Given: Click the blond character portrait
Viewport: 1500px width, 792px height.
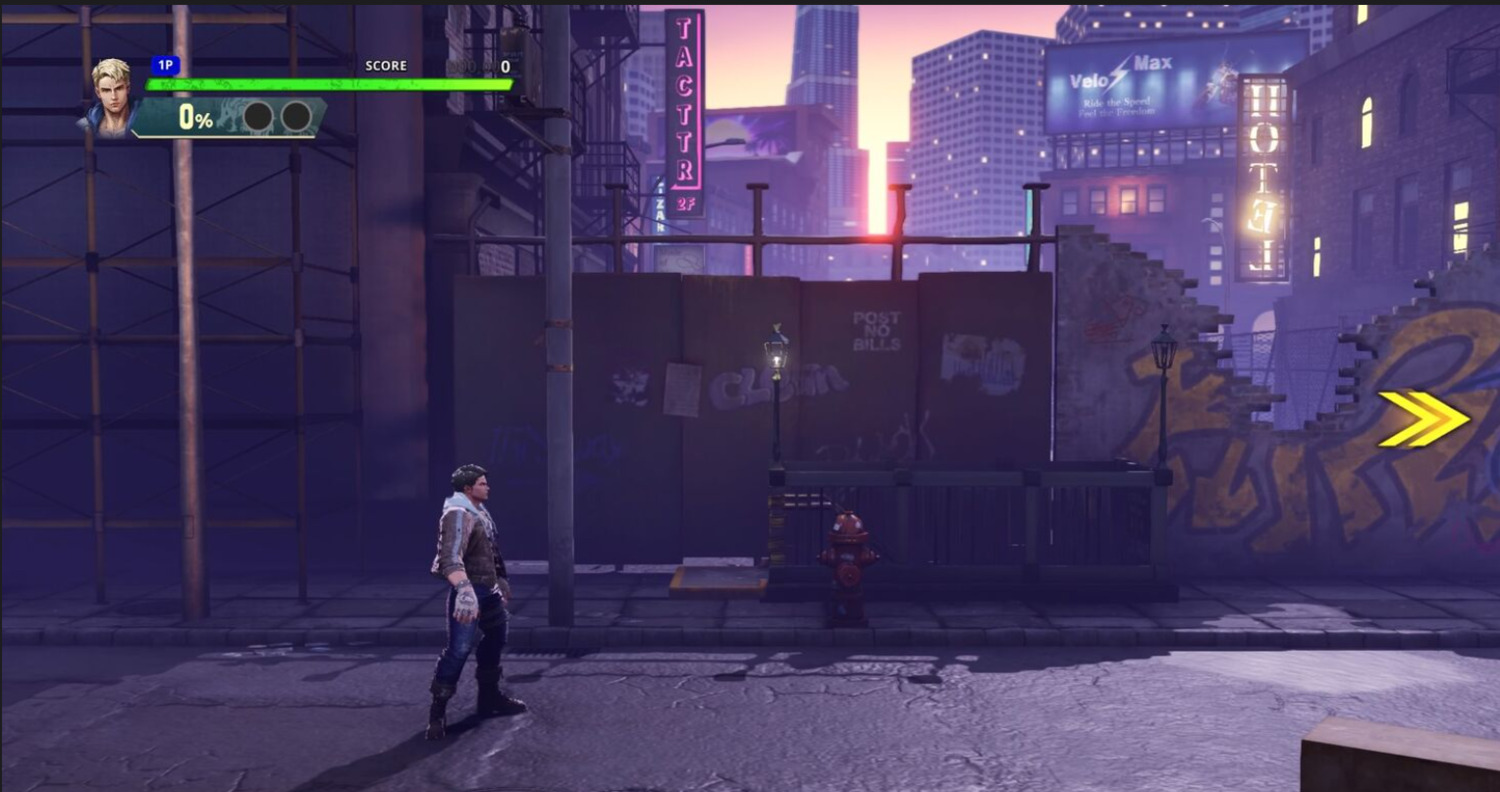Looking at the screenshot, I should tap(112, 97).
